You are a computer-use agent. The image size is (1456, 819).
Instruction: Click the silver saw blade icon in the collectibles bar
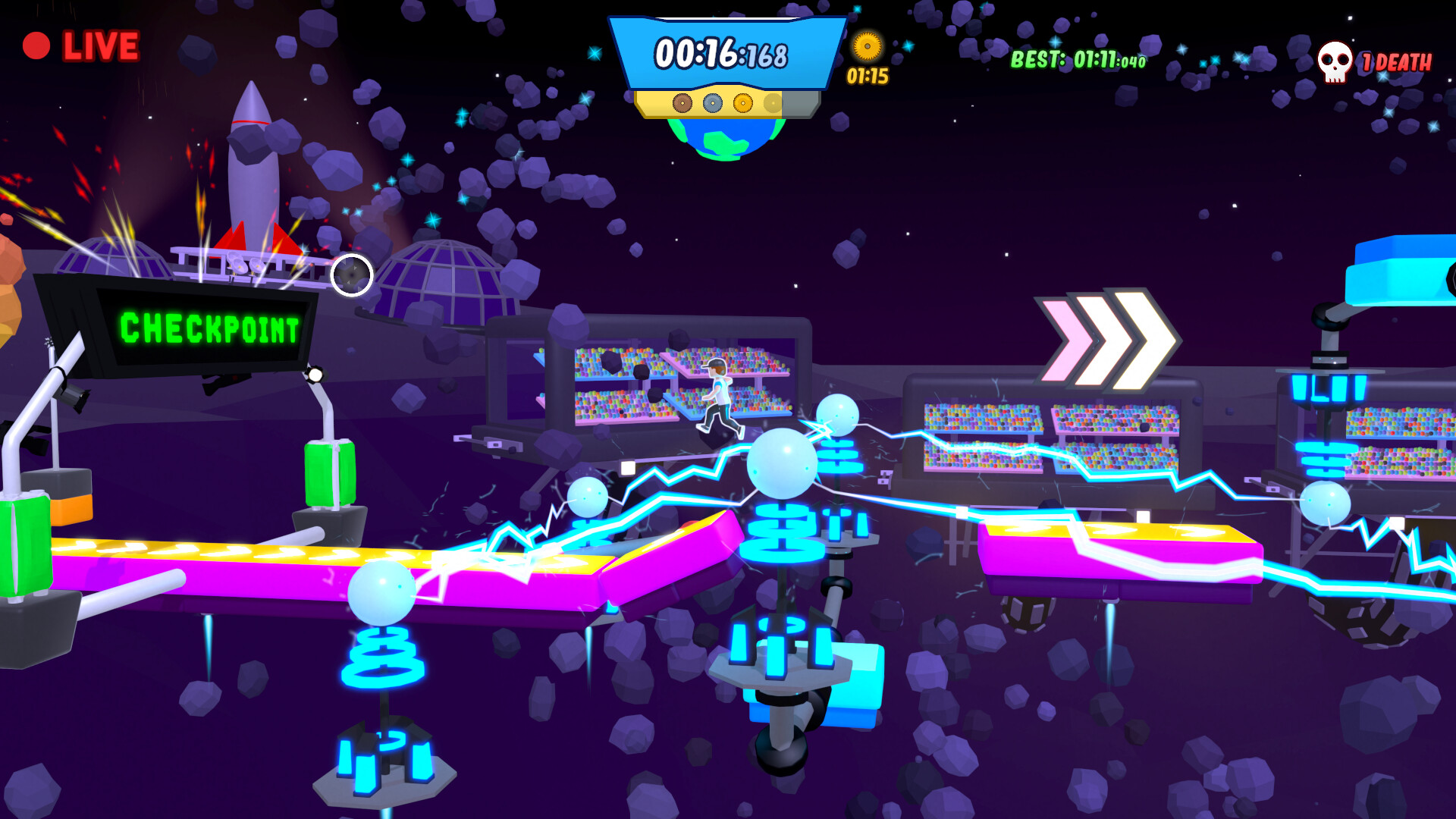point(712,103)
